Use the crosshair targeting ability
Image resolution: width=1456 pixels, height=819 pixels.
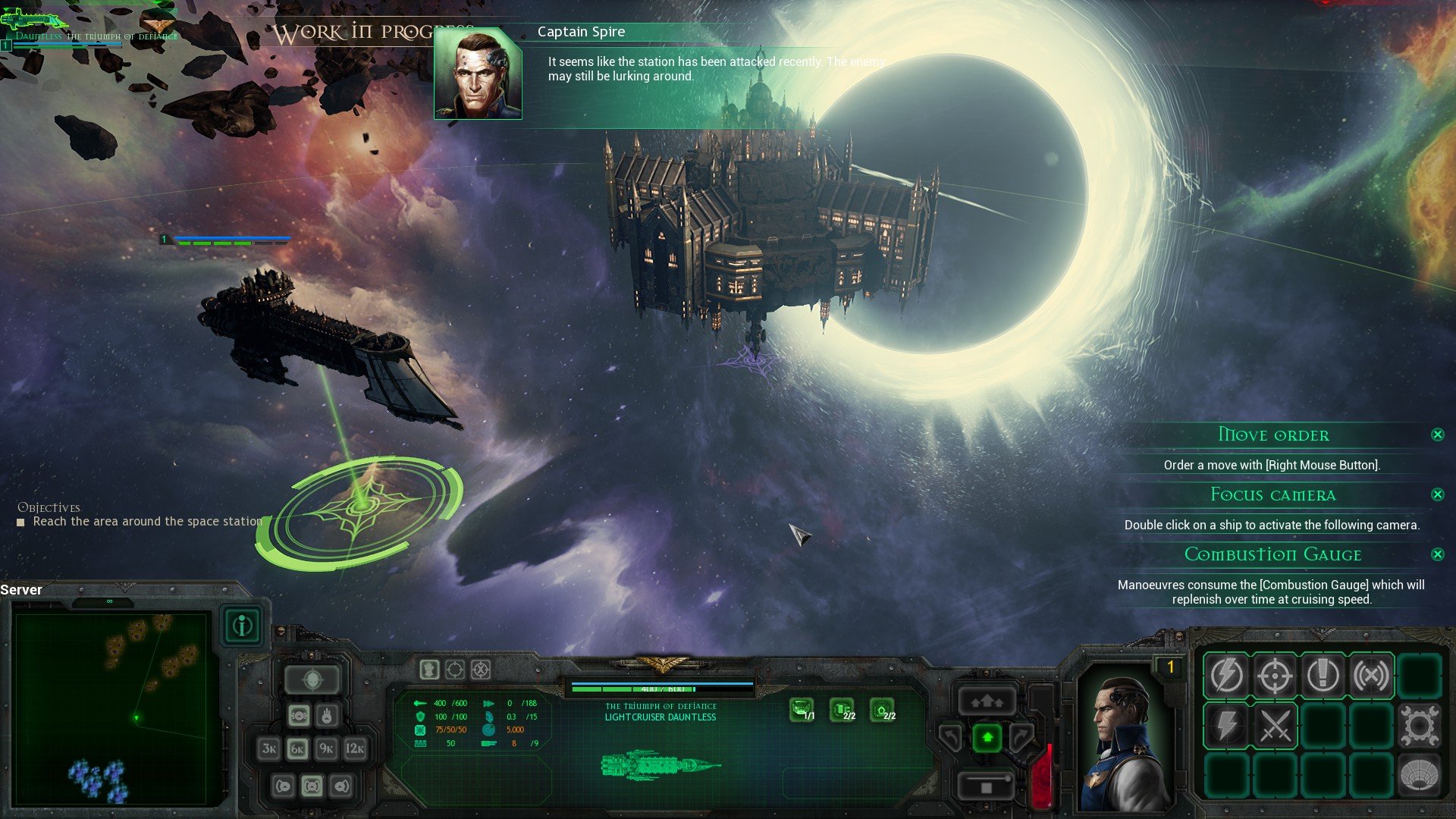(x=1275, y=675)
